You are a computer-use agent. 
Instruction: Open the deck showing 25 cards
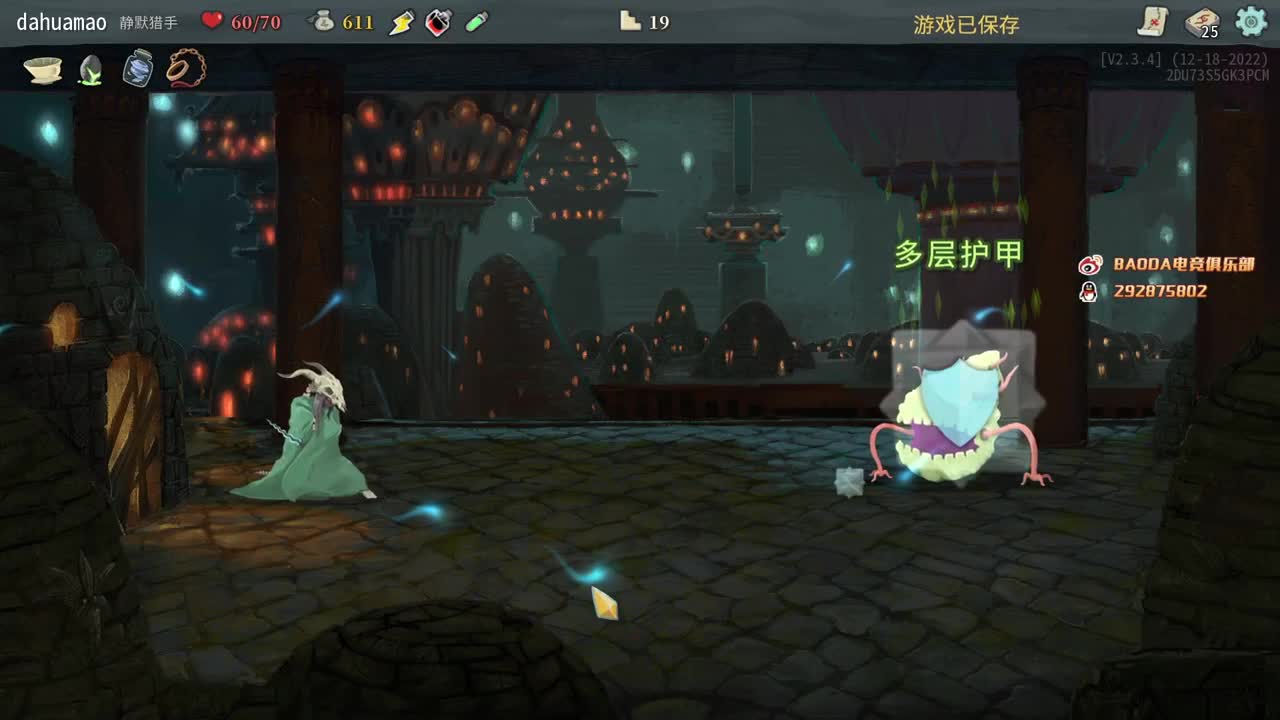point(1201,20)
